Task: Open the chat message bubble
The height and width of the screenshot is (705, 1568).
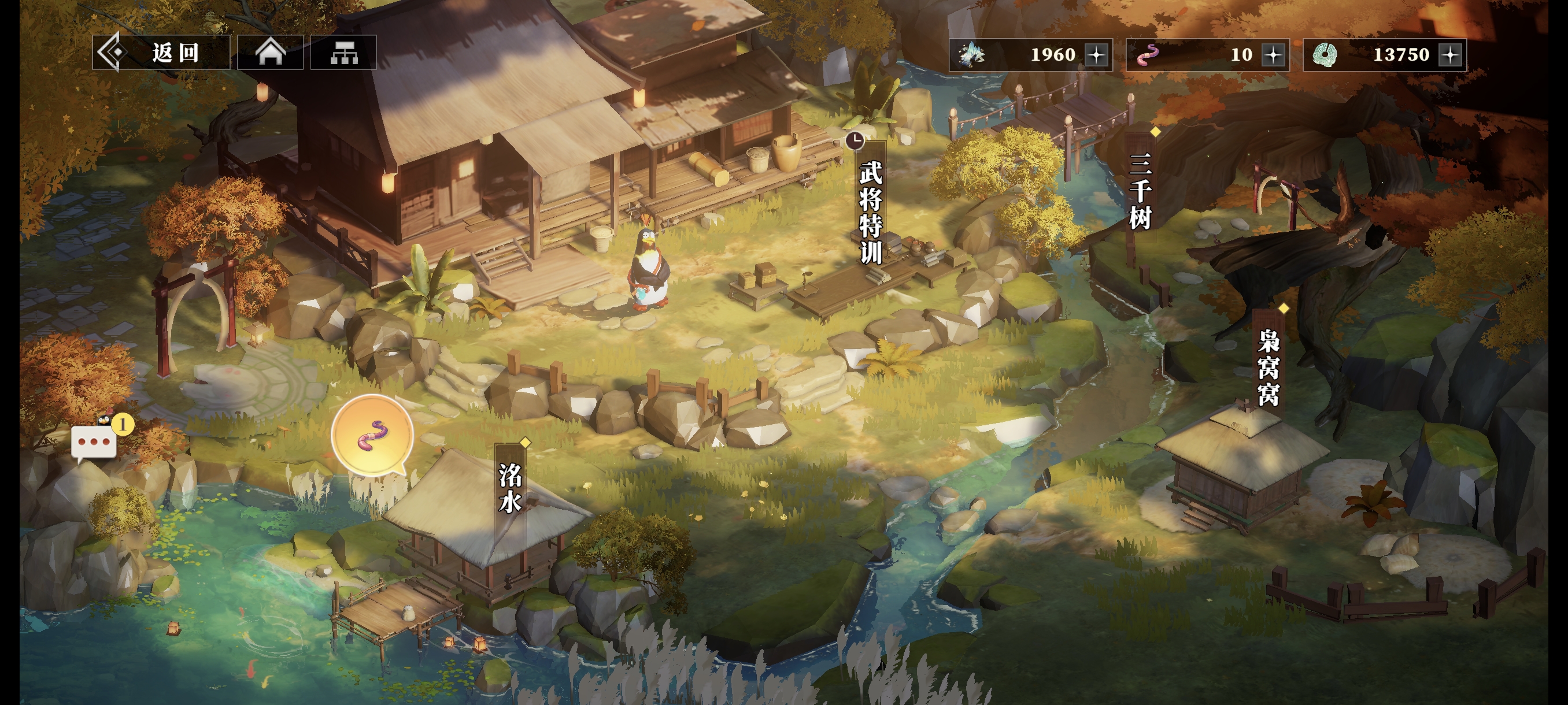Action: coord(94,441)
